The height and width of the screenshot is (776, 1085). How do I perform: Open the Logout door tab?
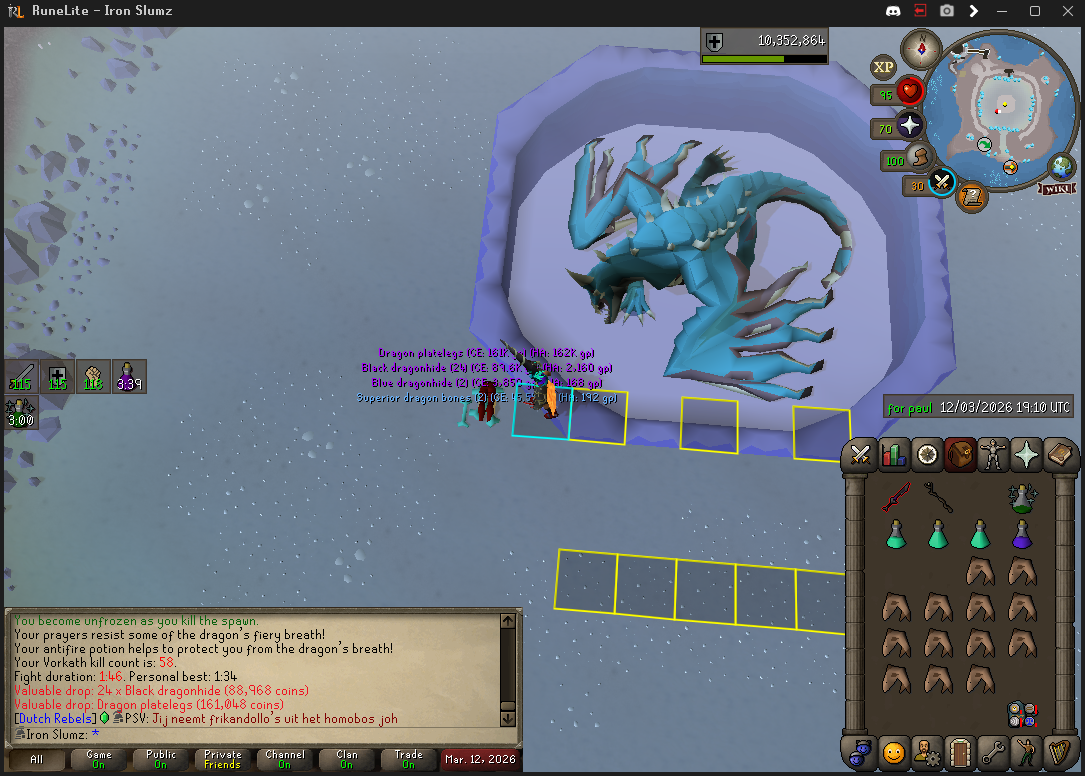click(961, 751)
